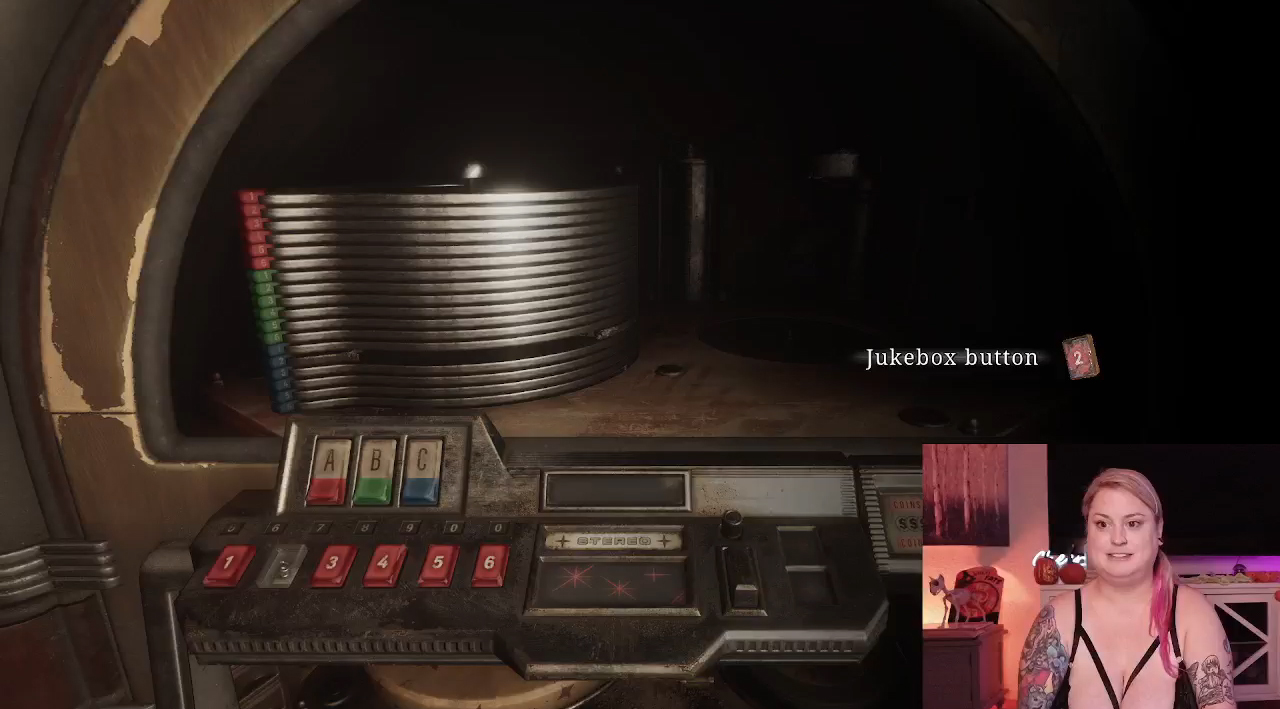Hit the red number 6 button

pyautogui.click(x=488, y=565)
